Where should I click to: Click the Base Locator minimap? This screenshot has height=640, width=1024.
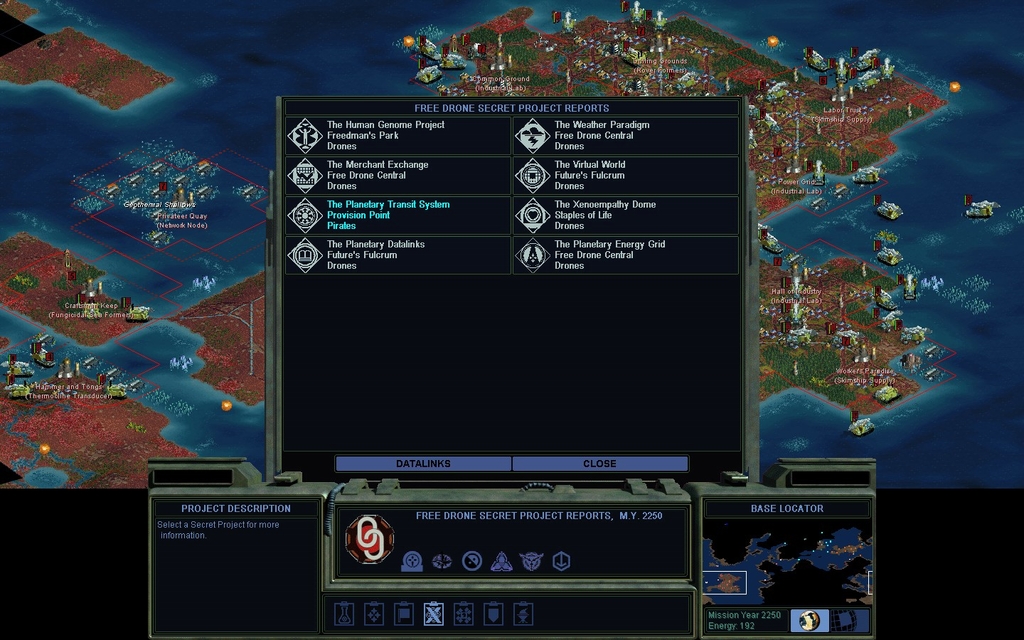click(x=786, y=561)
